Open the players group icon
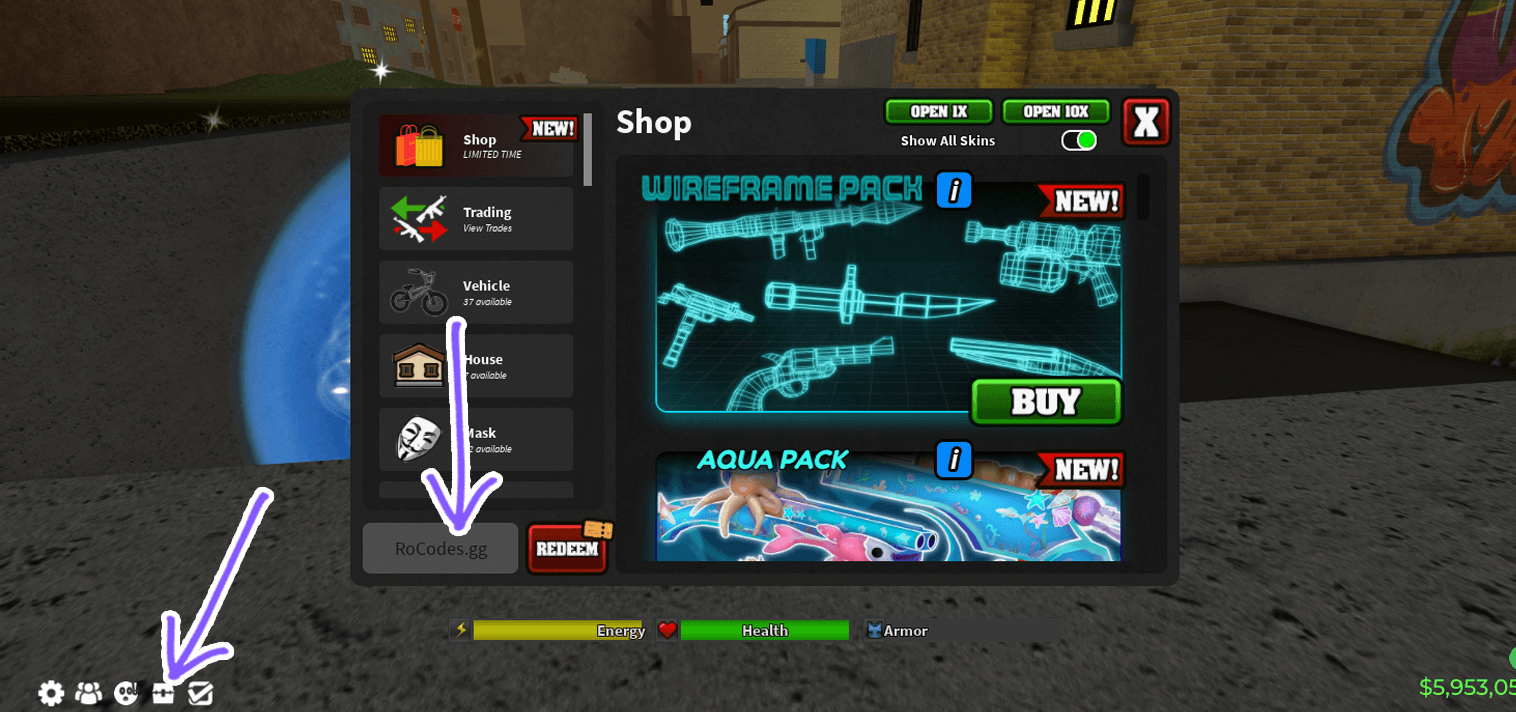 (89, 692)
